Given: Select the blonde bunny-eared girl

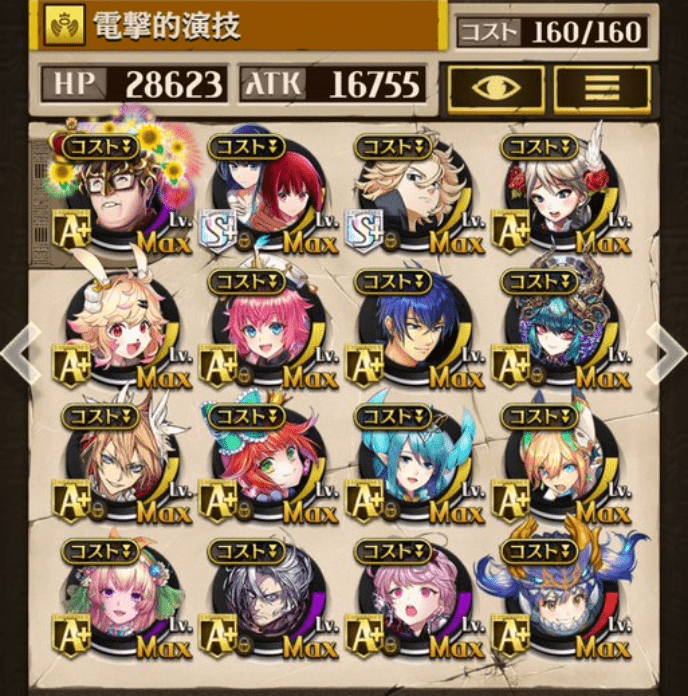Looking at the screenshot, I should [122, 332].
